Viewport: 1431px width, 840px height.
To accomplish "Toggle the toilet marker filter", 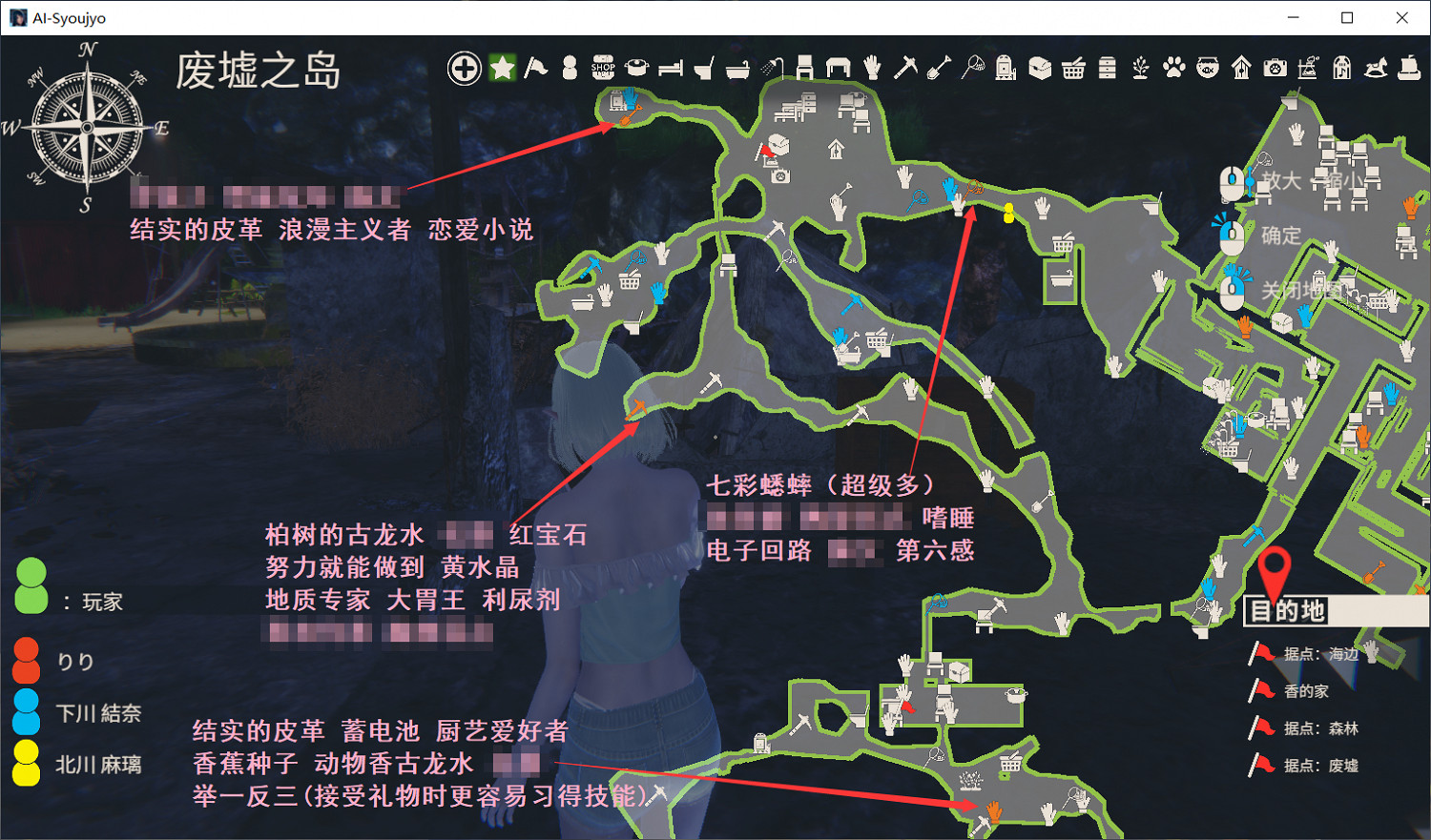I will point(706,67).
